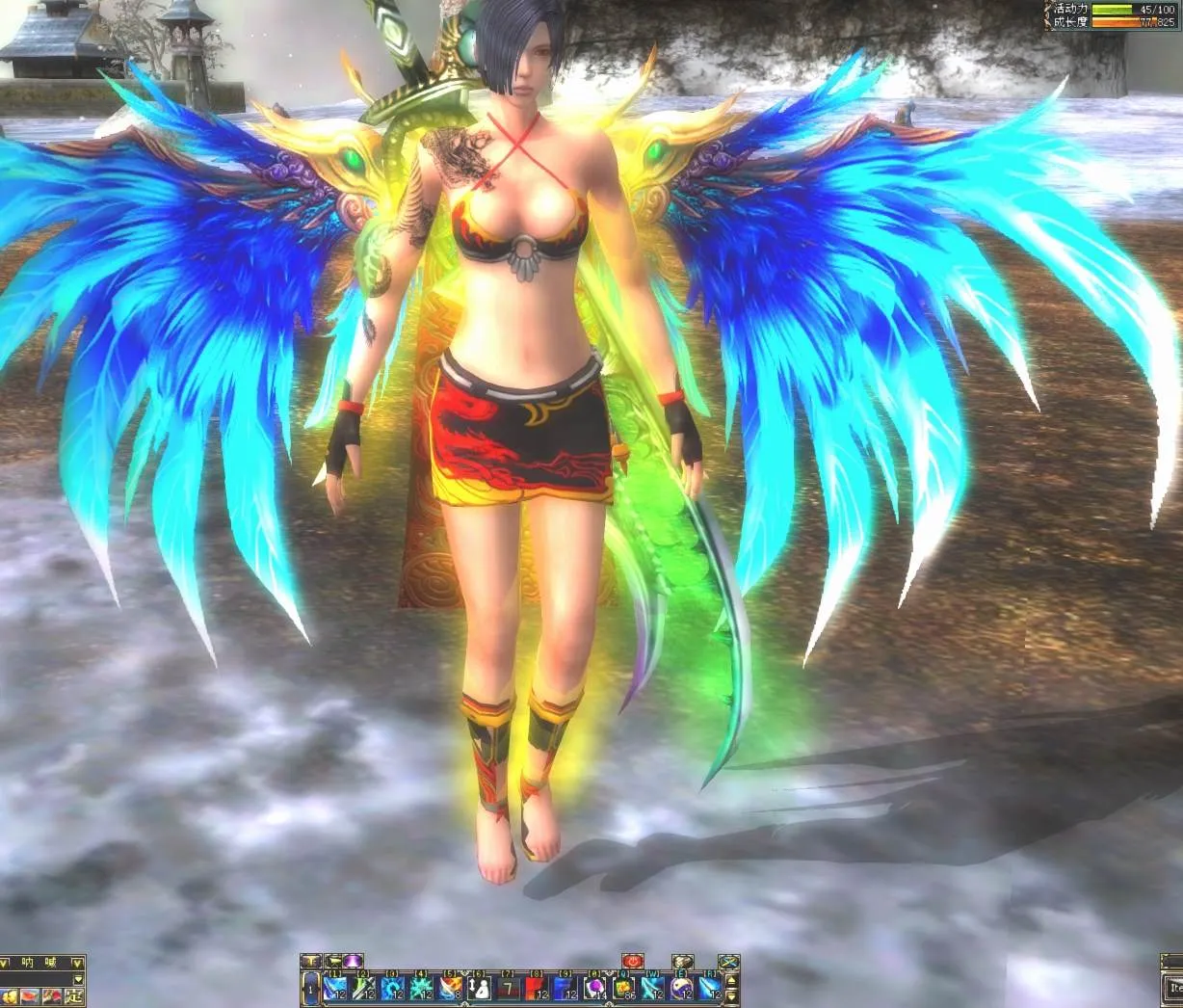Activate the purple orb skill in slot 0
The width and height of the screenshot is (1183, 1008).
[x=593, y=989]
